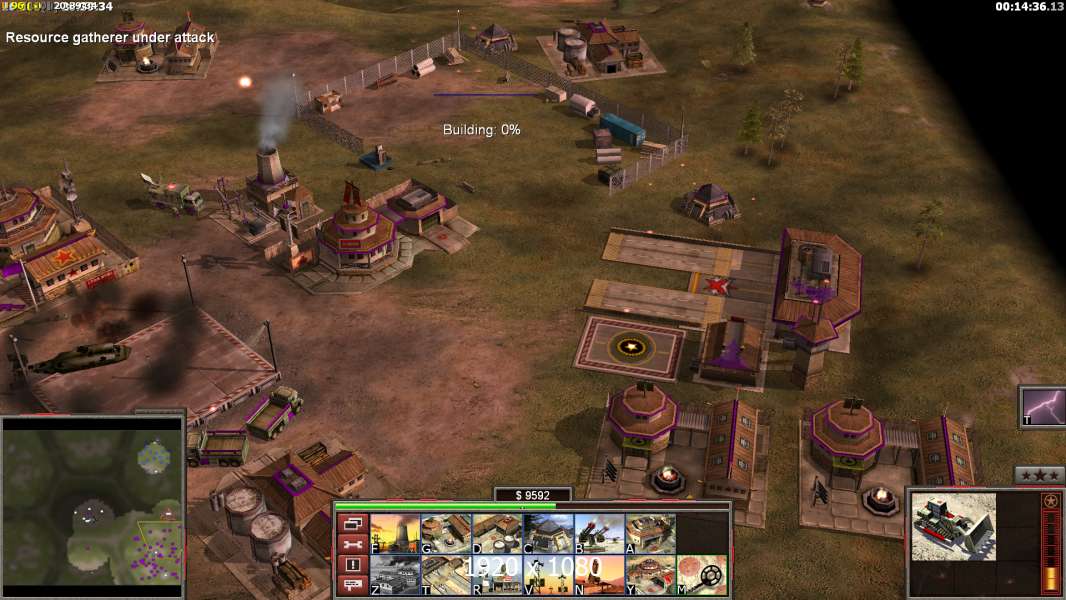This screenshot has height=600, width=1066.
Task: Choose the build icon marked with T
Action: (x=446, y=575)
